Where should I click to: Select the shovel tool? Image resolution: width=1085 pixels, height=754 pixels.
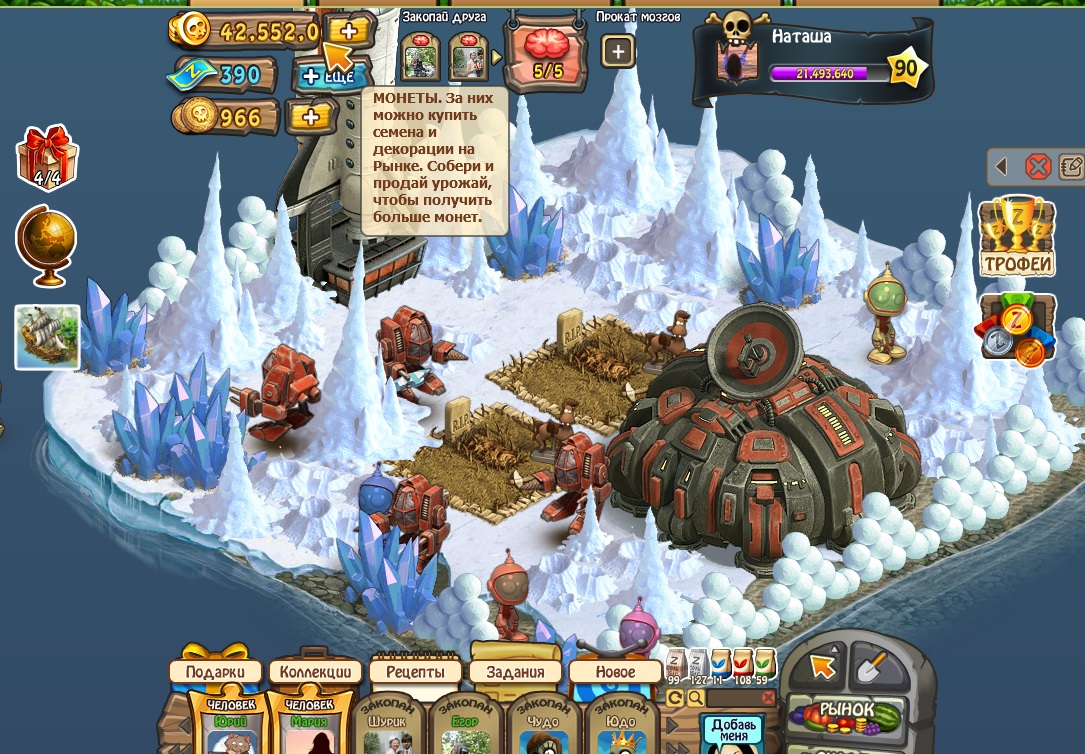pos(872,663)
